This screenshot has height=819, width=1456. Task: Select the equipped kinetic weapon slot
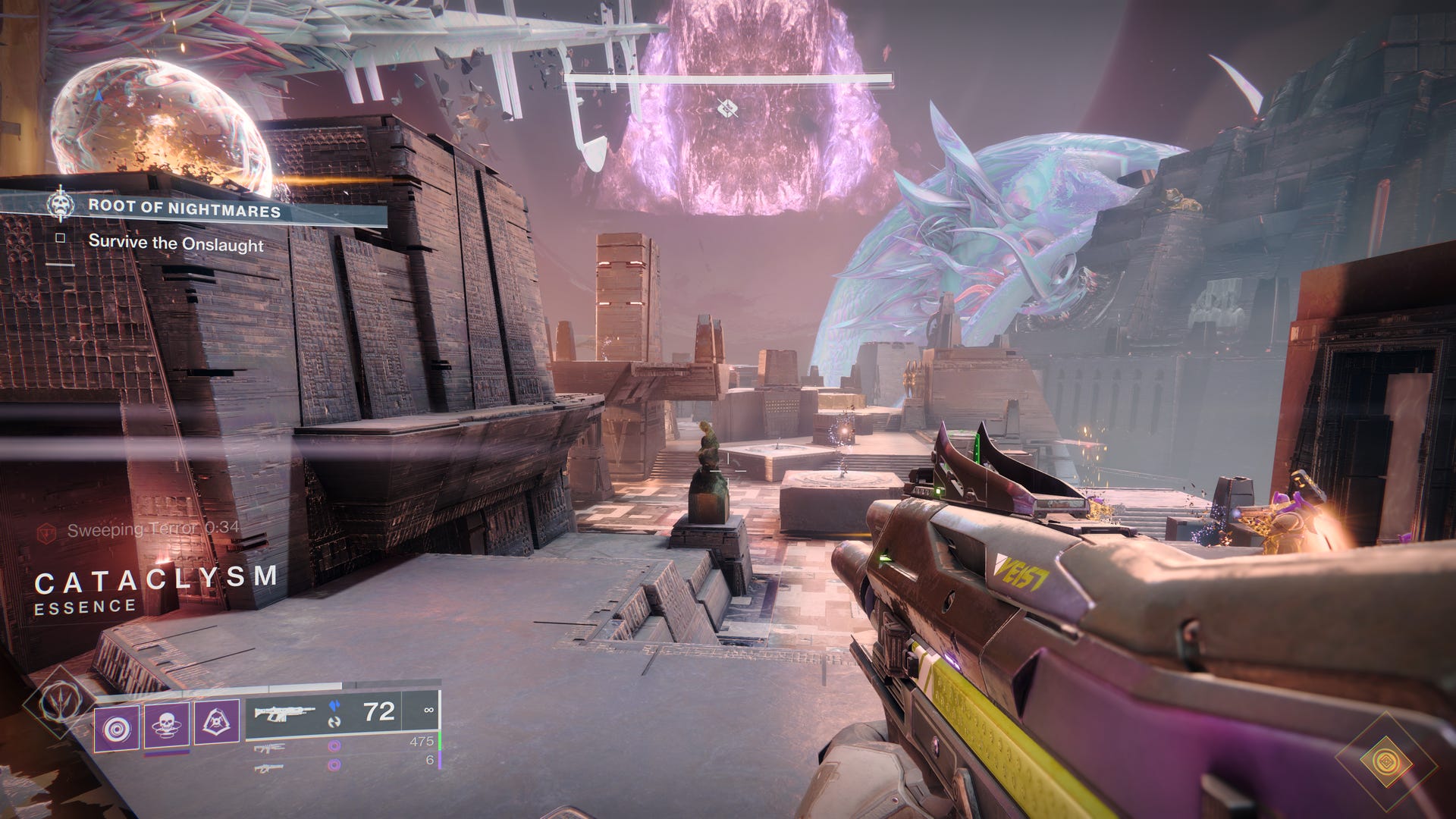285,713
